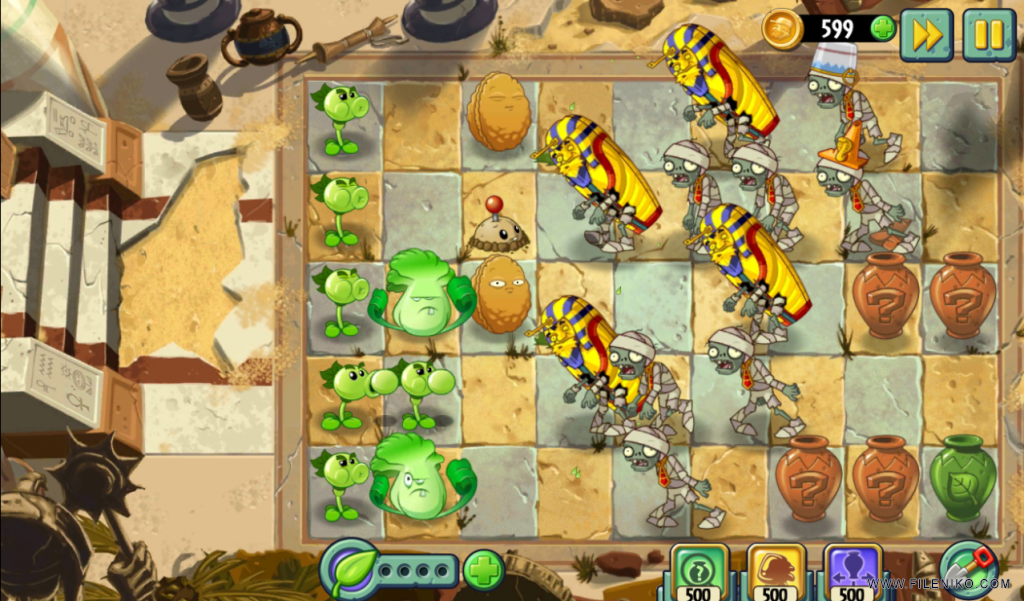
Task: Pick up the shovel tool
Action: tap(966, 566)
